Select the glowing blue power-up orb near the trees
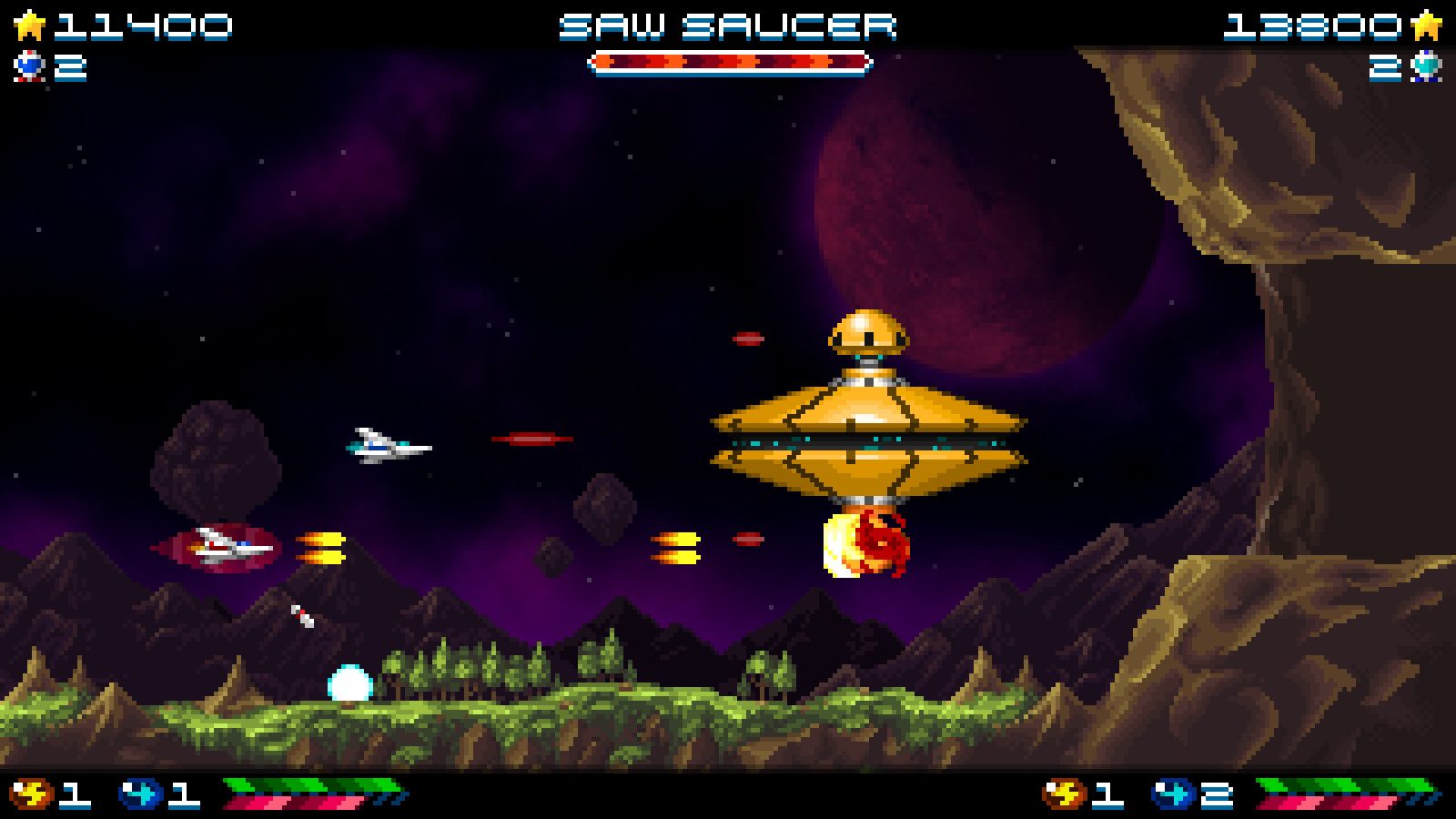This screenshot has width=1456, height=819. coord(349,678)
